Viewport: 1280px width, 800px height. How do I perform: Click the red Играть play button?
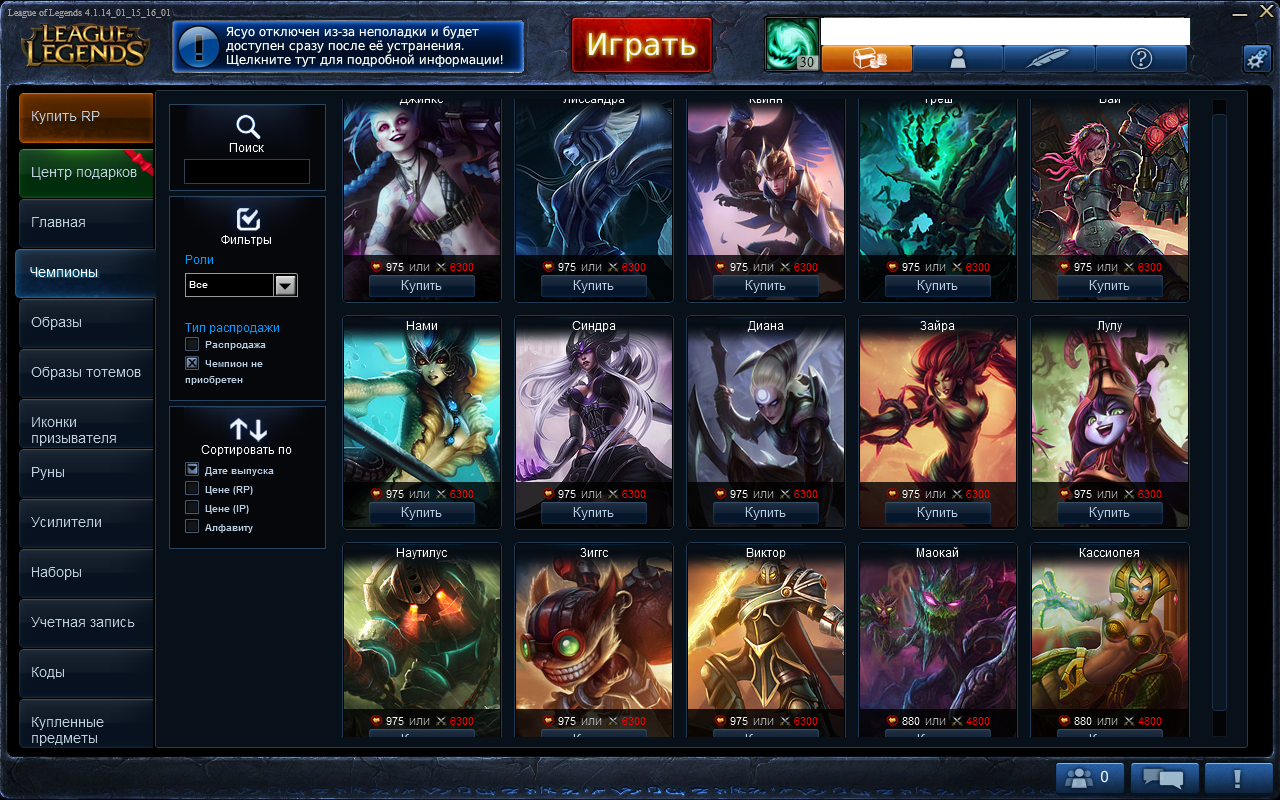[x=641, y=45]
